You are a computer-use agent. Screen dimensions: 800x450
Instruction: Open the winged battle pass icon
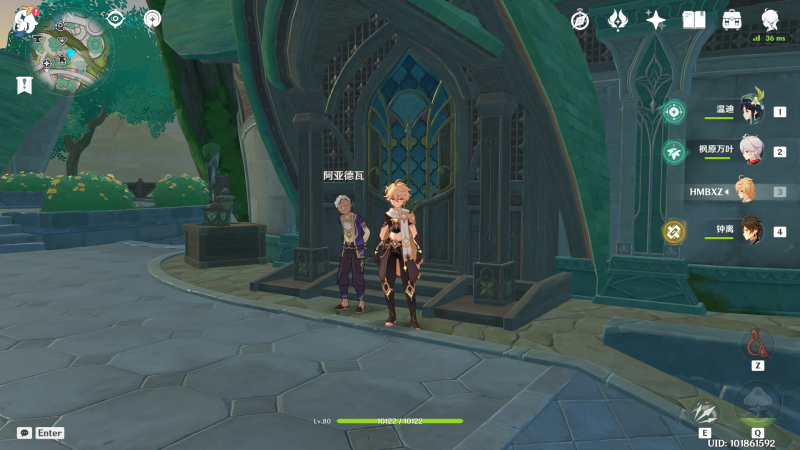click(618, 20)
